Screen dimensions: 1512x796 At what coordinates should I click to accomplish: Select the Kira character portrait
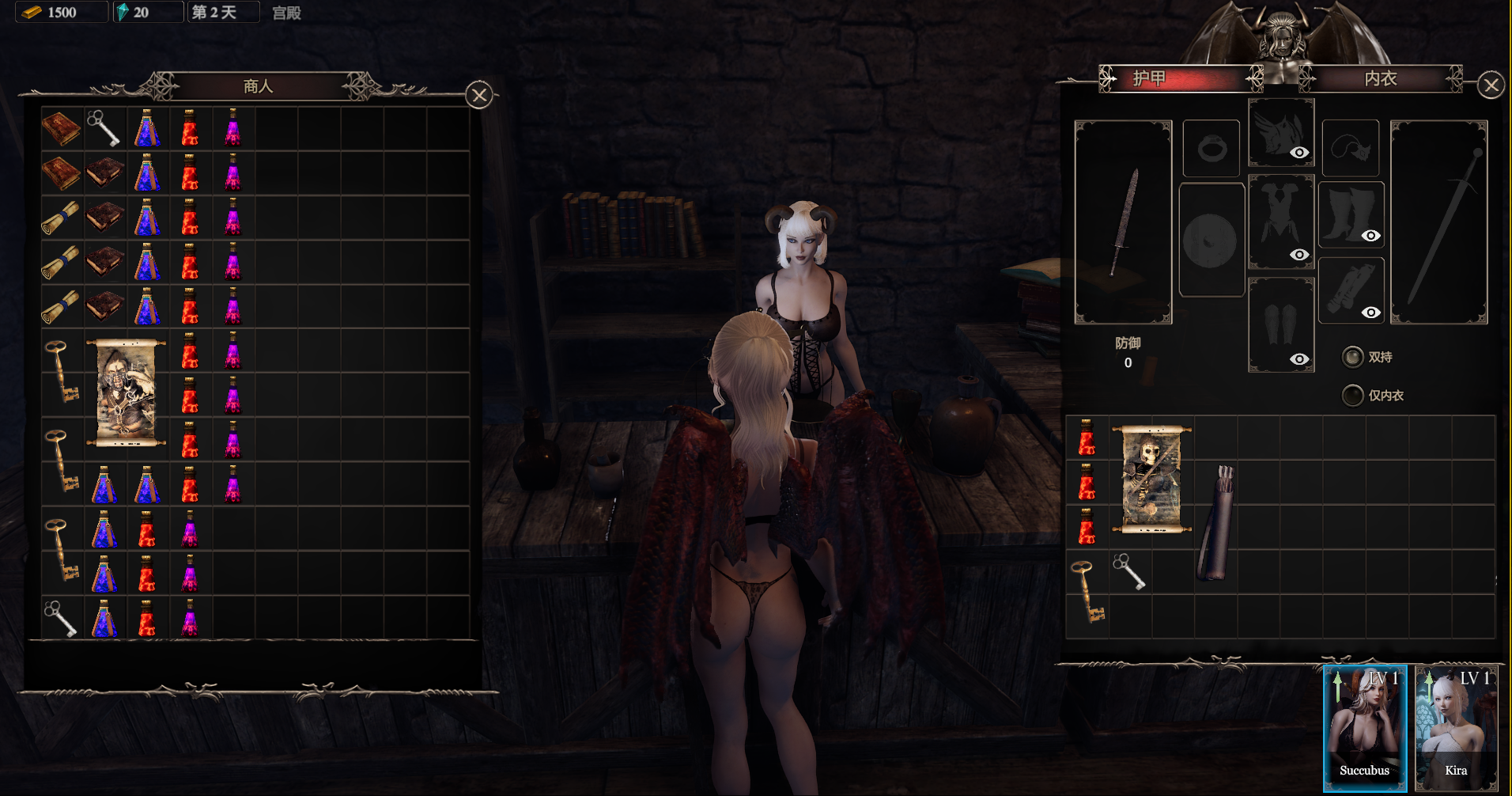click(1455, 727)
